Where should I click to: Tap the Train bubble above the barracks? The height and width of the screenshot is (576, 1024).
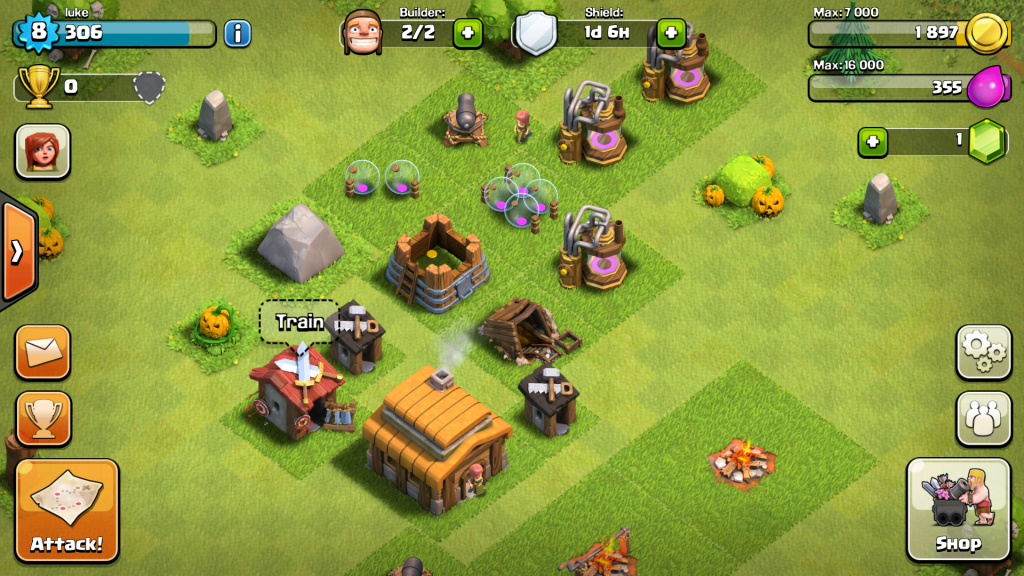click(299, 322)
